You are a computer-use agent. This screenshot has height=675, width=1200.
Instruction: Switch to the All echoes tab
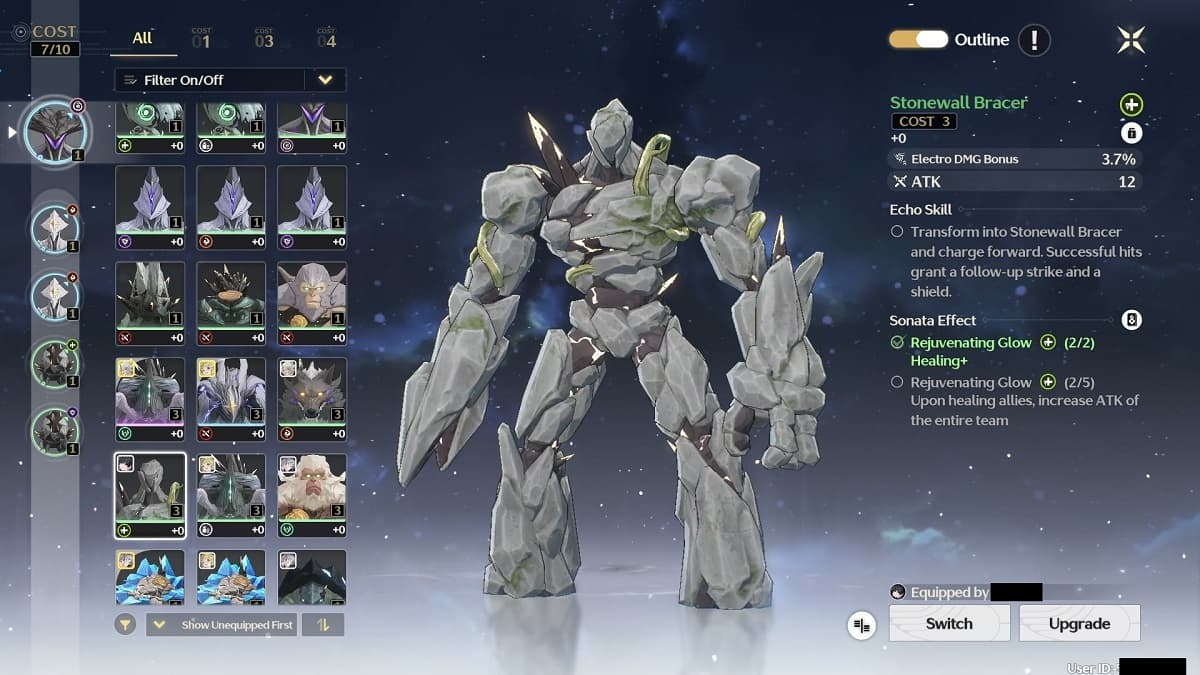[143, 38]
